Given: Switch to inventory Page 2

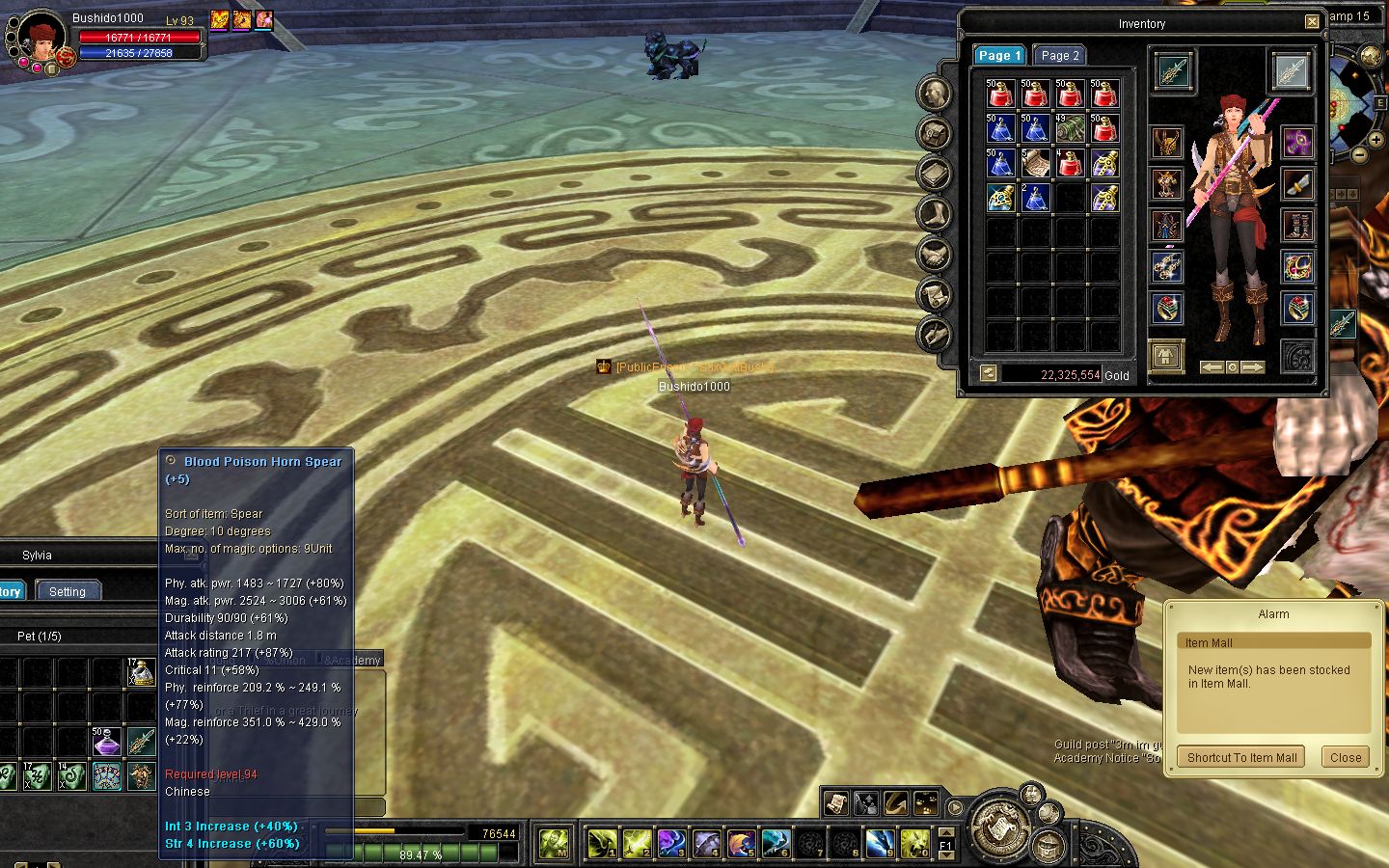Looking at the screenshot, I should click(x=1059, y=56).
